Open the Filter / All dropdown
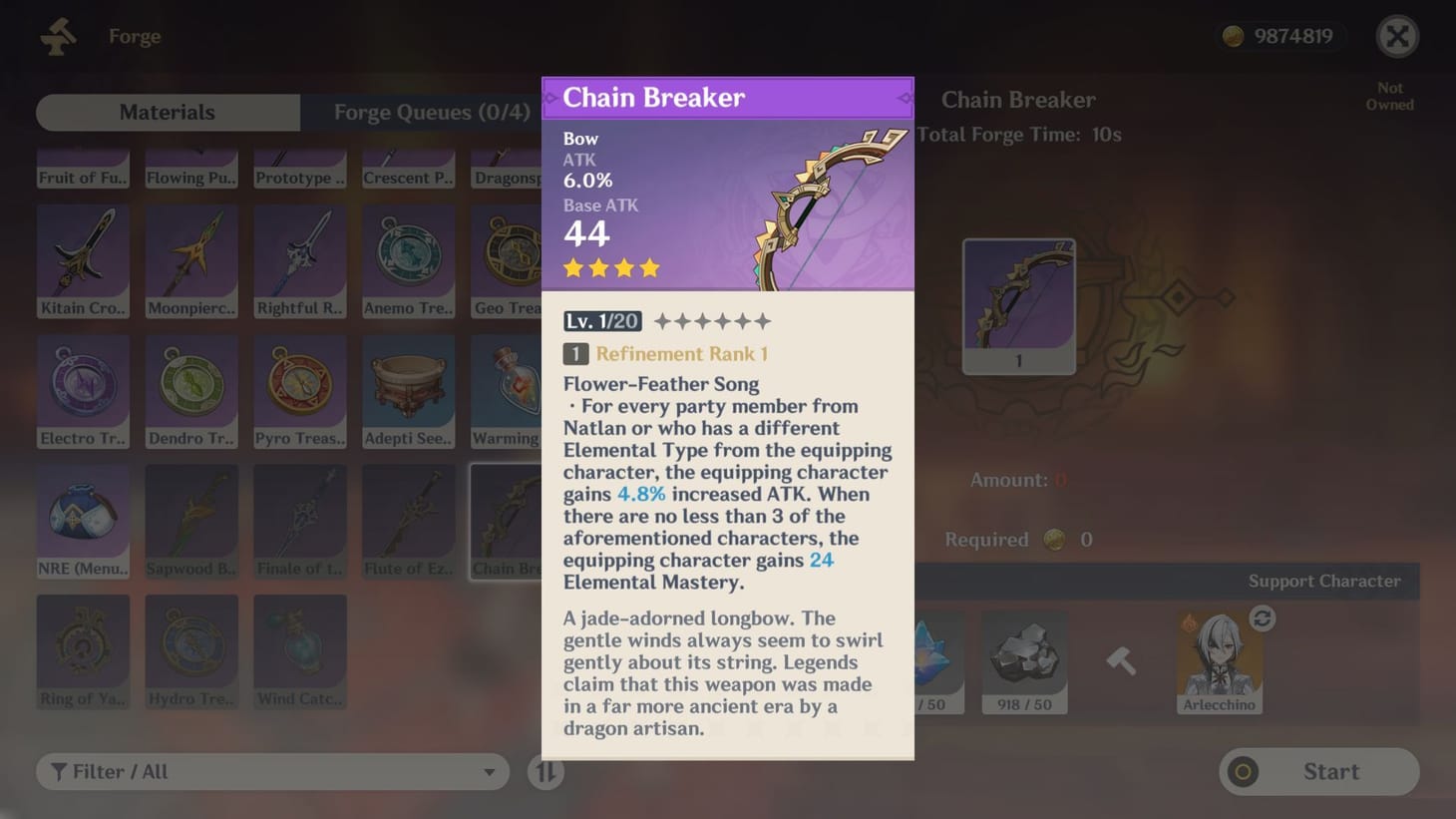This screenshot has width=1456, height=819. pos(272,771)
